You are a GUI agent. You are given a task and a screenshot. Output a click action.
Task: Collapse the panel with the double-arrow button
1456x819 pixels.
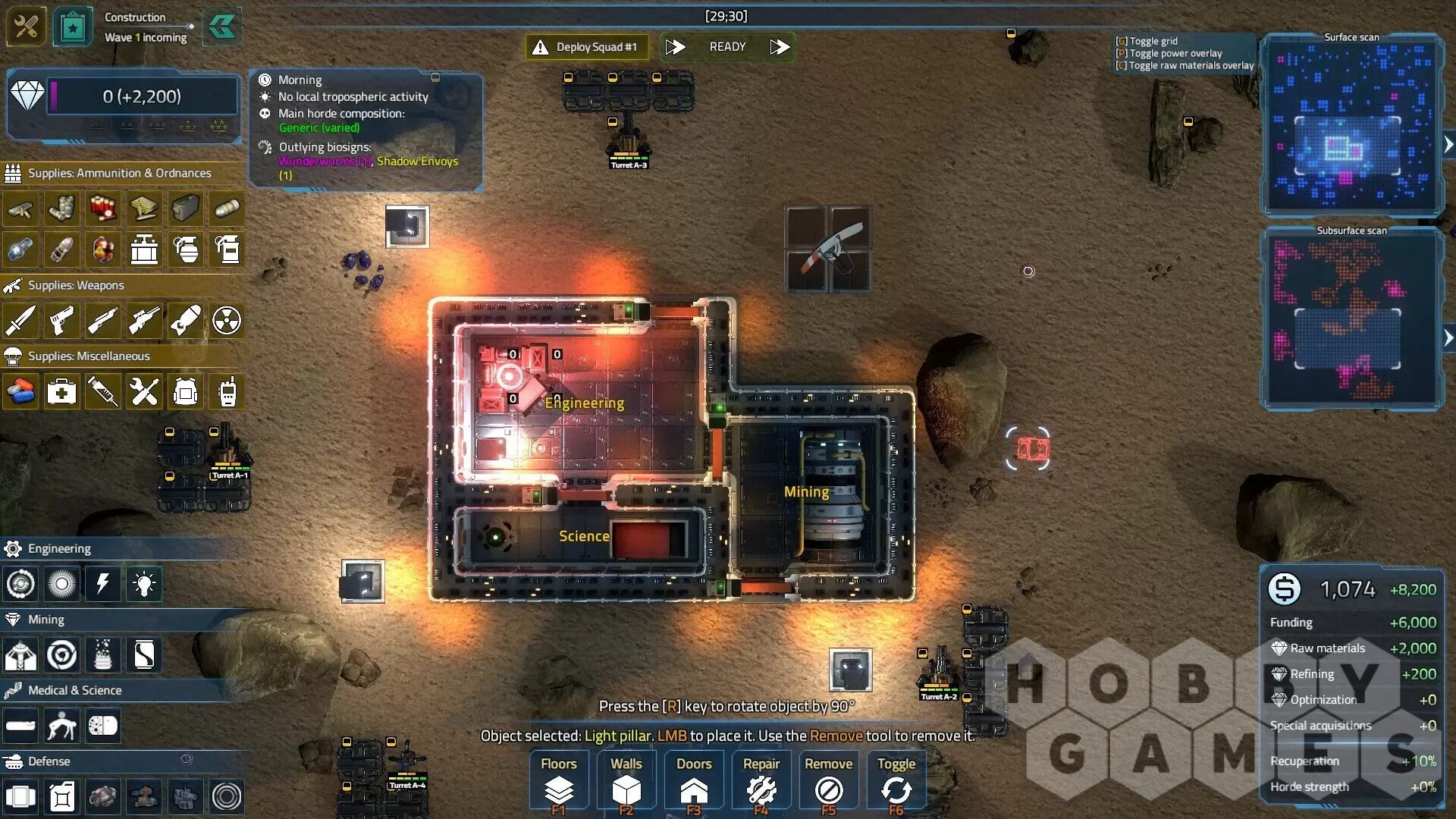pos(222,28)
